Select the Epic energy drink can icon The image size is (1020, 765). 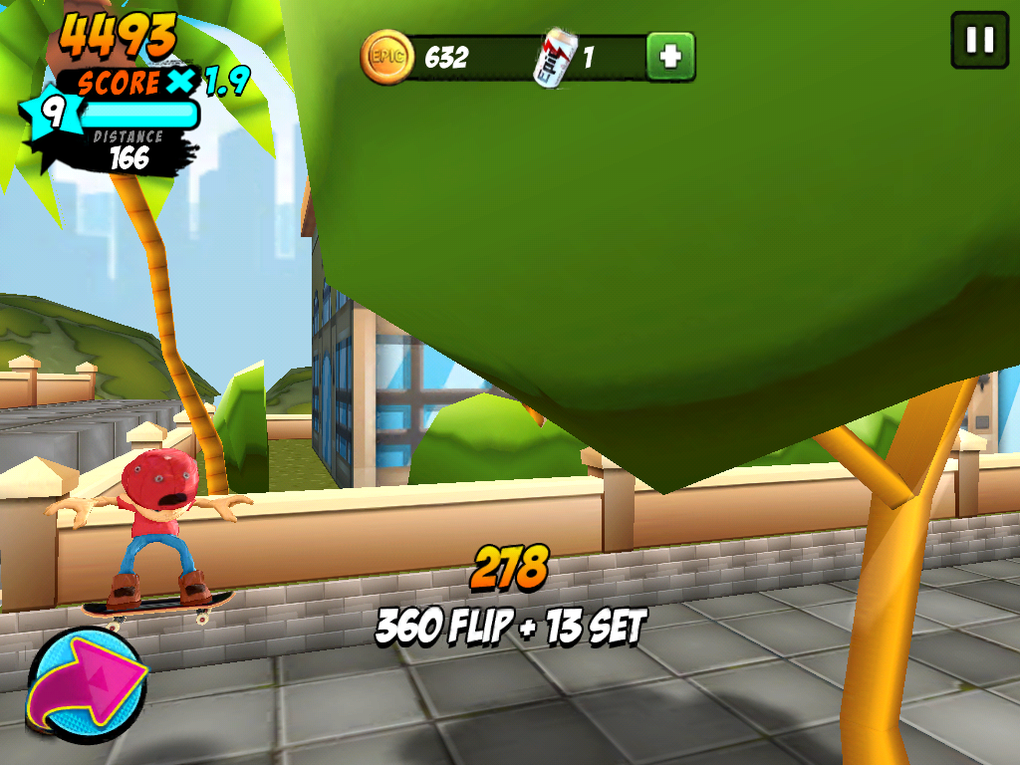click(554, 57)
